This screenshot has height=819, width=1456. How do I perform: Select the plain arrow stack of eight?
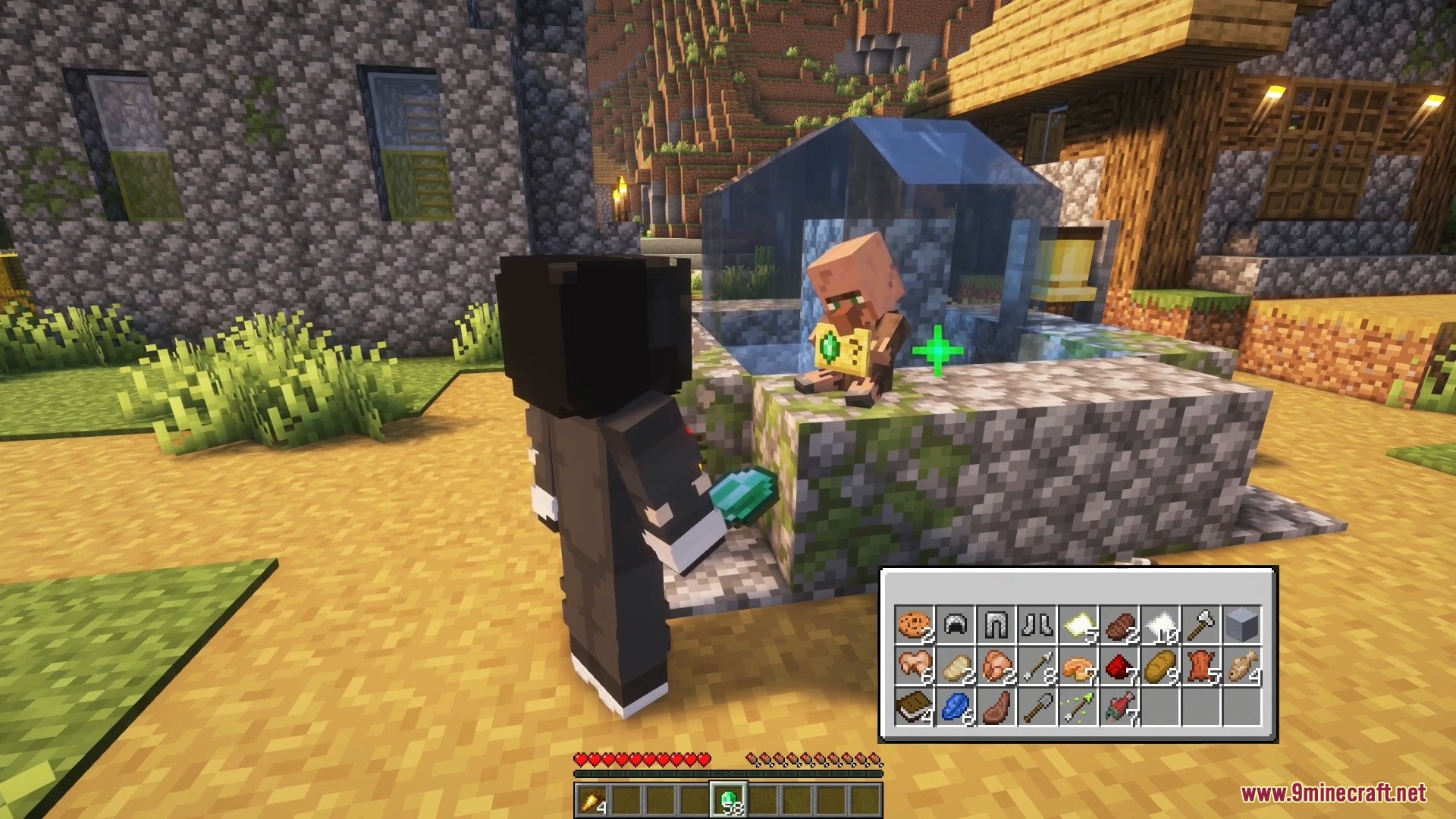pos(1037,666)
